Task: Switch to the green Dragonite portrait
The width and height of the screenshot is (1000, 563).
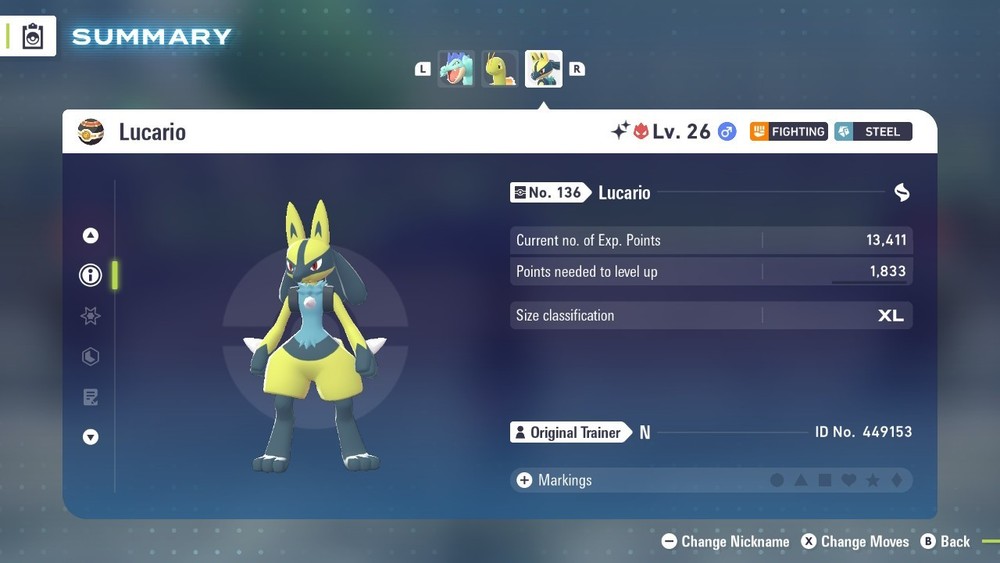Action: pyautogui.click(x=500, y=69)
